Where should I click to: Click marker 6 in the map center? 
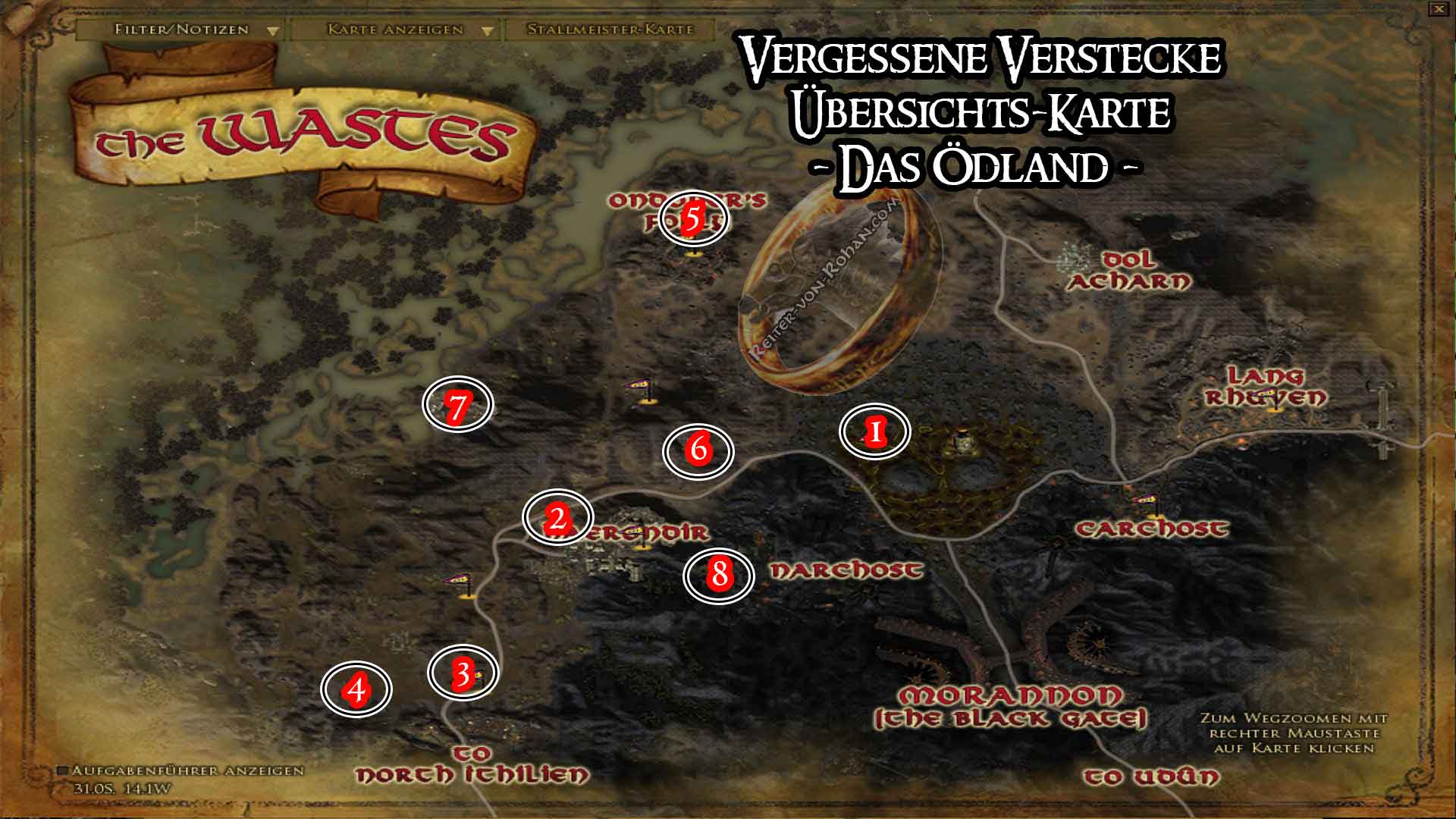(x=699, y=449)
